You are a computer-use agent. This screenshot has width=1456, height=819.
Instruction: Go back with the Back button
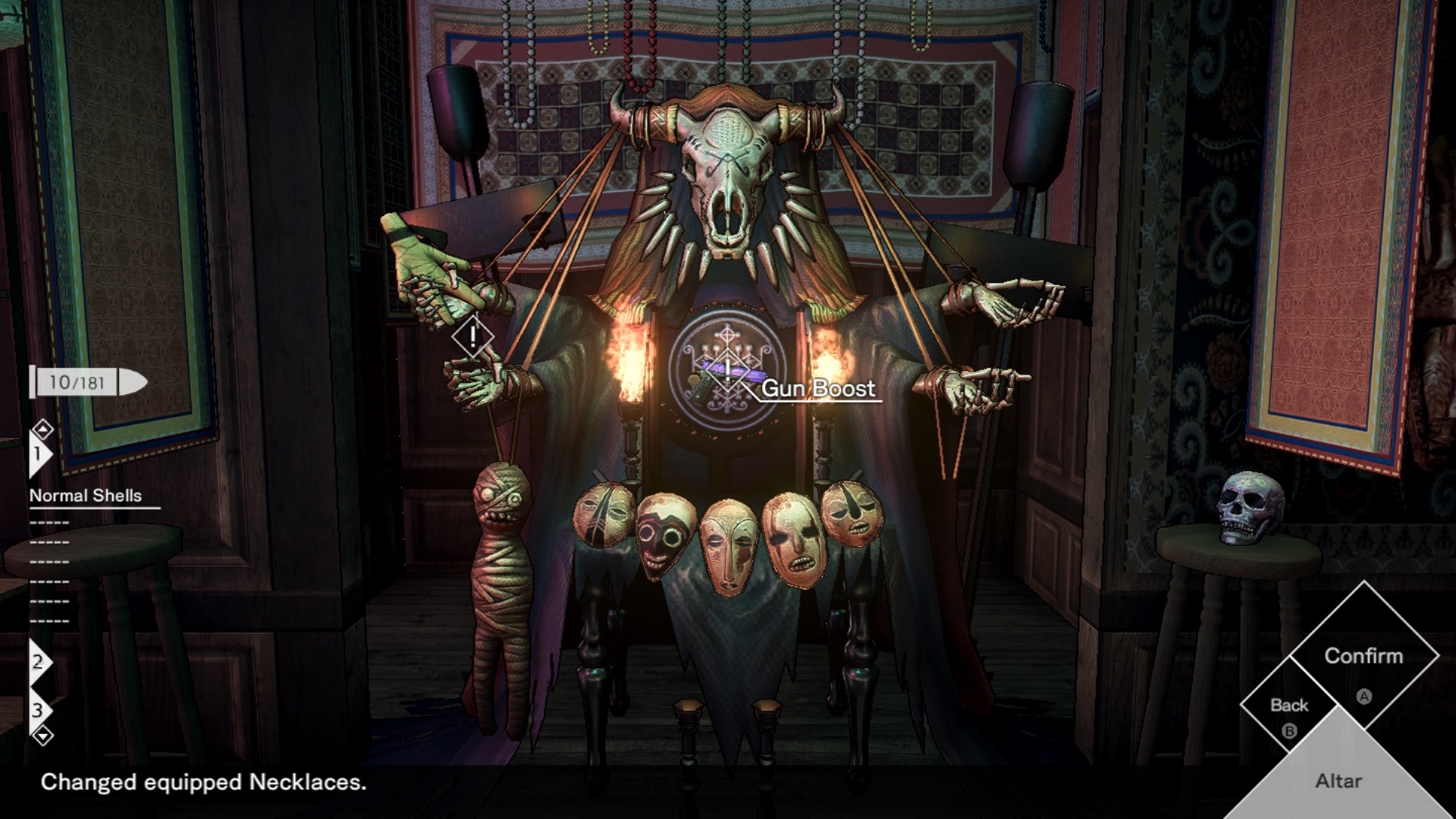[1289, 706]
